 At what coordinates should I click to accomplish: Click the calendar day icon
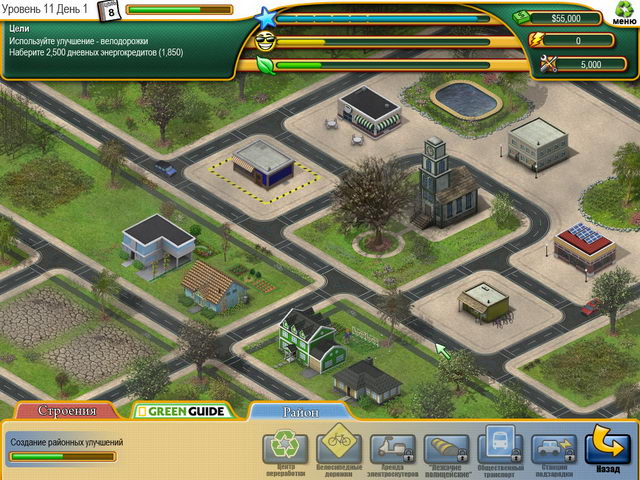point(111,10)
